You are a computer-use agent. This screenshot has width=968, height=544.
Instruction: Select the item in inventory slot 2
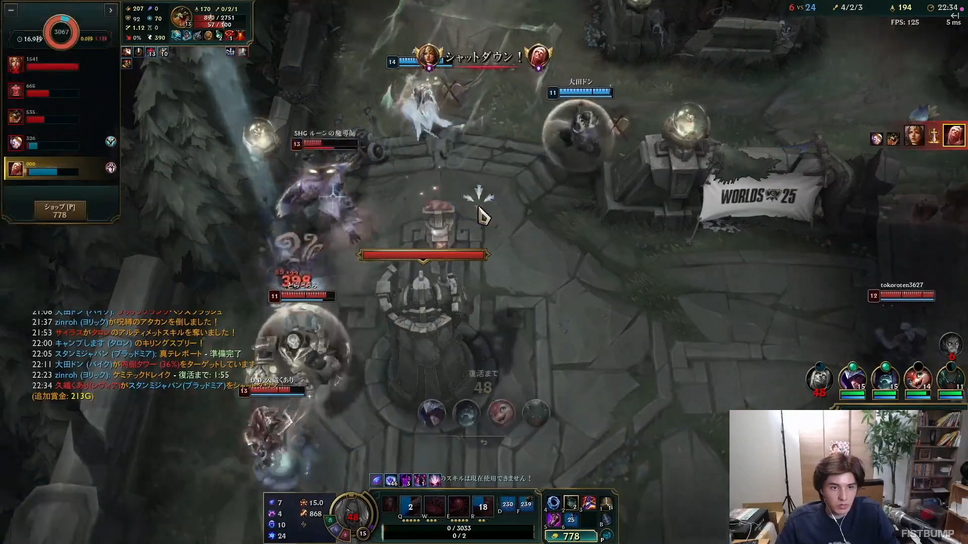point(571,503)
